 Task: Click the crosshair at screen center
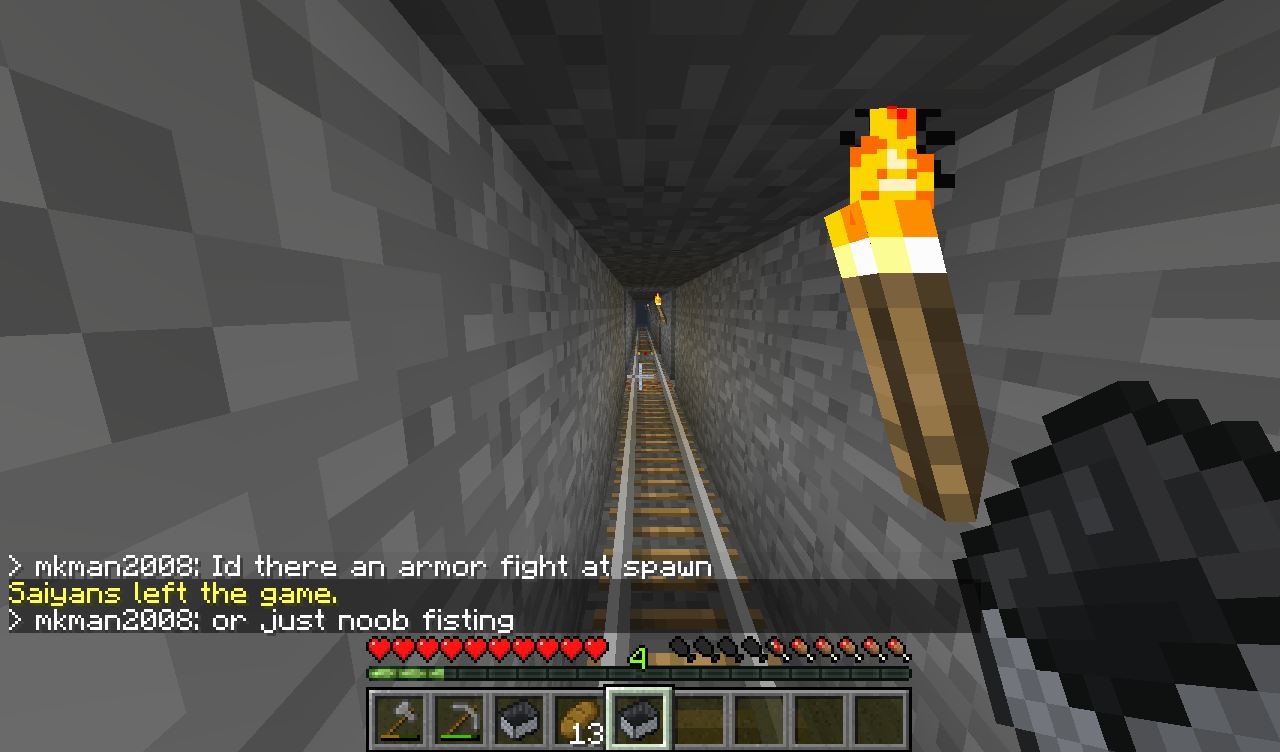(x=634, y=374)
